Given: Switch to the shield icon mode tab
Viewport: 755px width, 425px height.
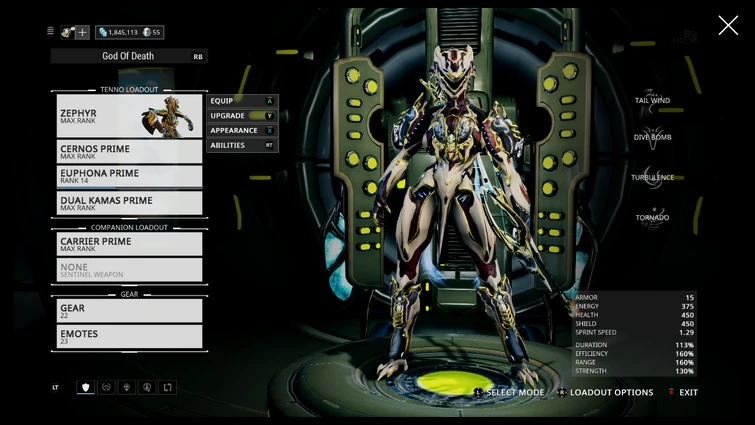Looking at the screenshot, I should tap(86, 388).
